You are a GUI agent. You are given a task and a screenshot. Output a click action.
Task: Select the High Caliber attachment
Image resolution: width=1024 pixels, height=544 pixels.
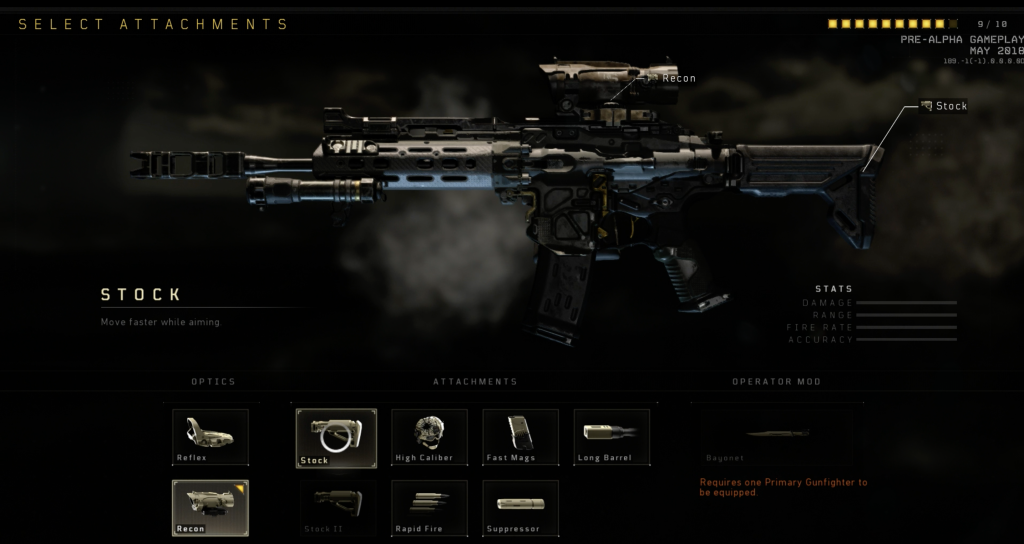click(429, 437)
